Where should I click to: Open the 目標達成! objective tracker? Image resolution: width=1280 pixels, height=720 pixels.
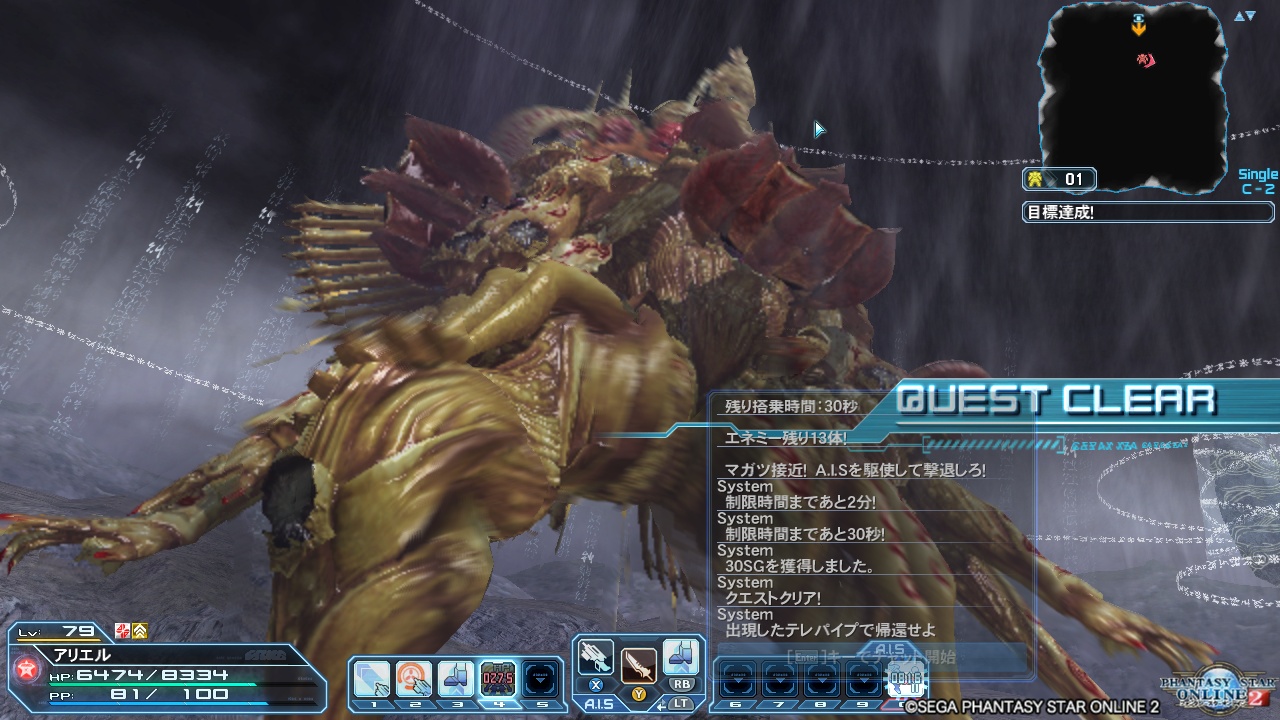(x=1148, y=212)
